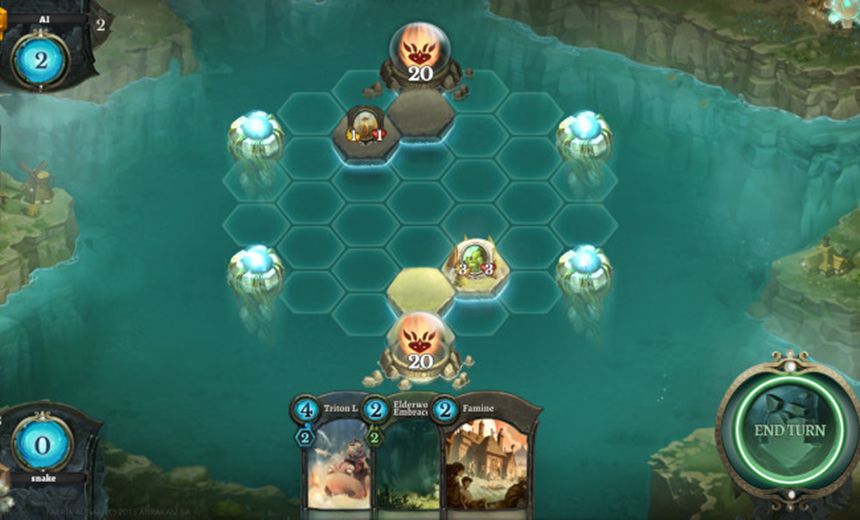Click the END TURN button

(x=789, y=429)
